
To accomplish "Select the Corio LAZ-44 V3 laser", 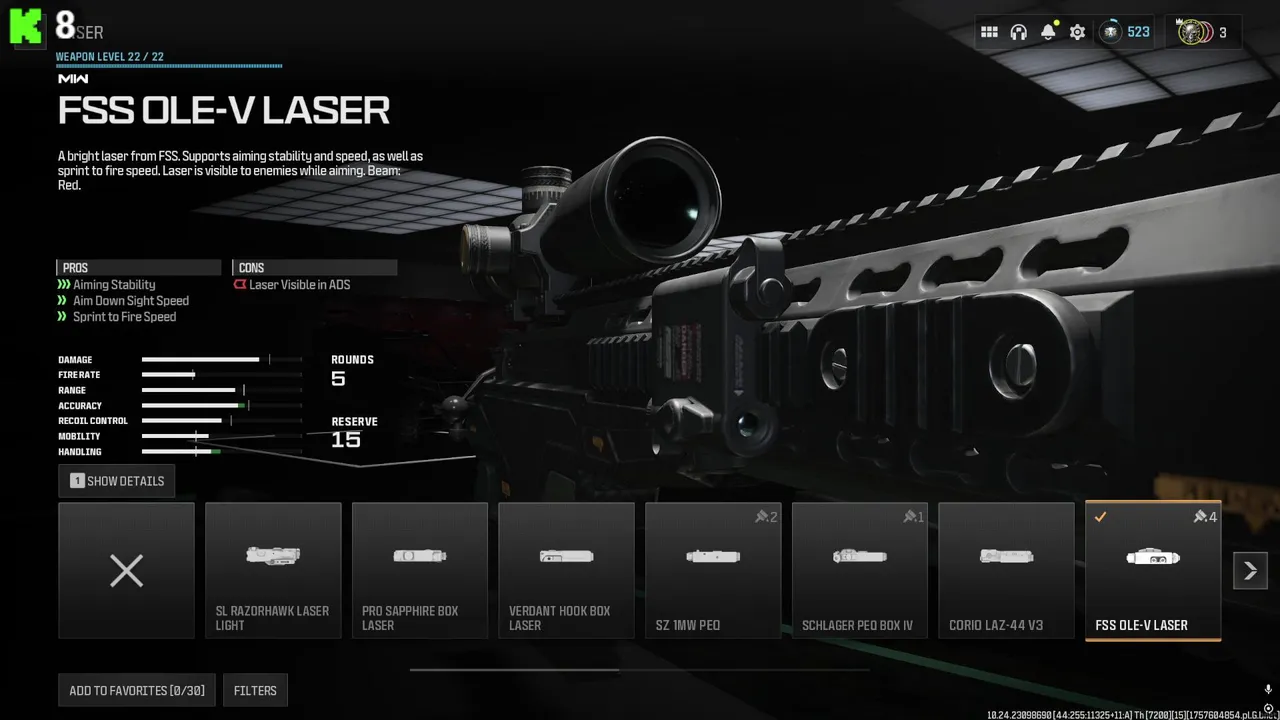I will pos(1006,570).
